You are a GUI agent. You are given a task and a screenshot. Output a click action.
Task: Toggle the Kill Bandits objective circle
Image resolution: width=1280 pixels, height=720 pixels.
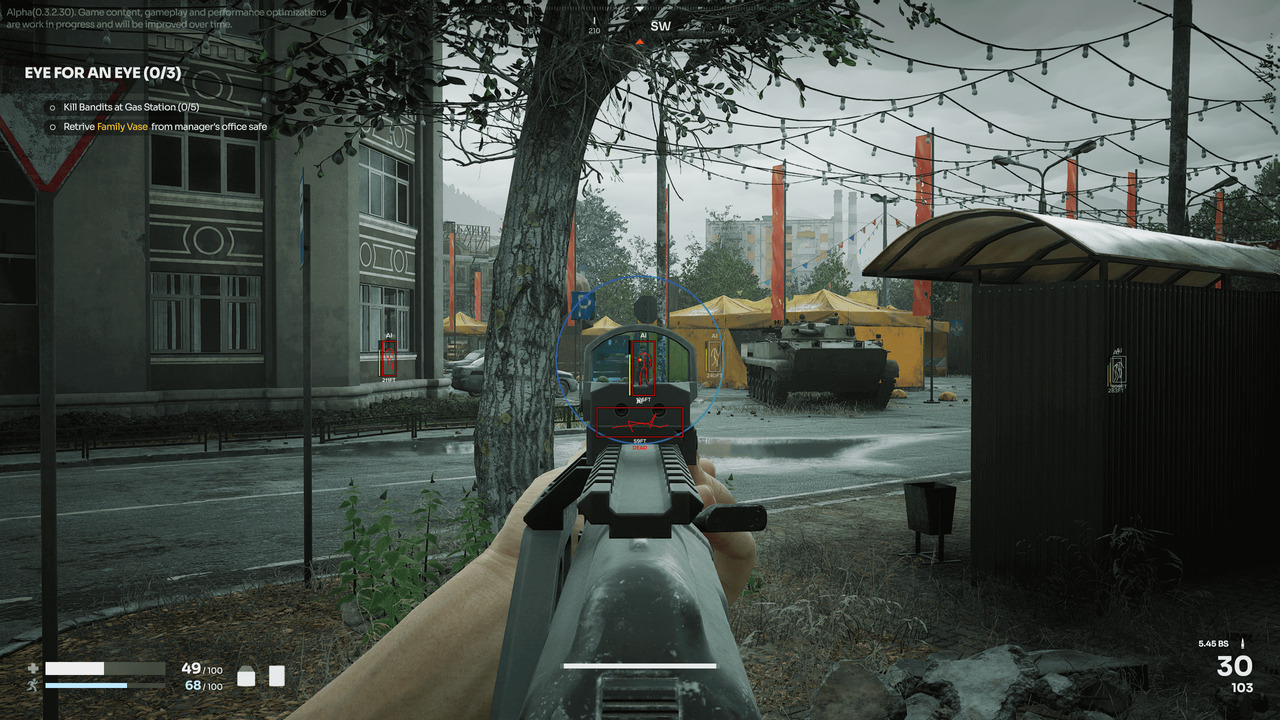[x=51, y=106]
